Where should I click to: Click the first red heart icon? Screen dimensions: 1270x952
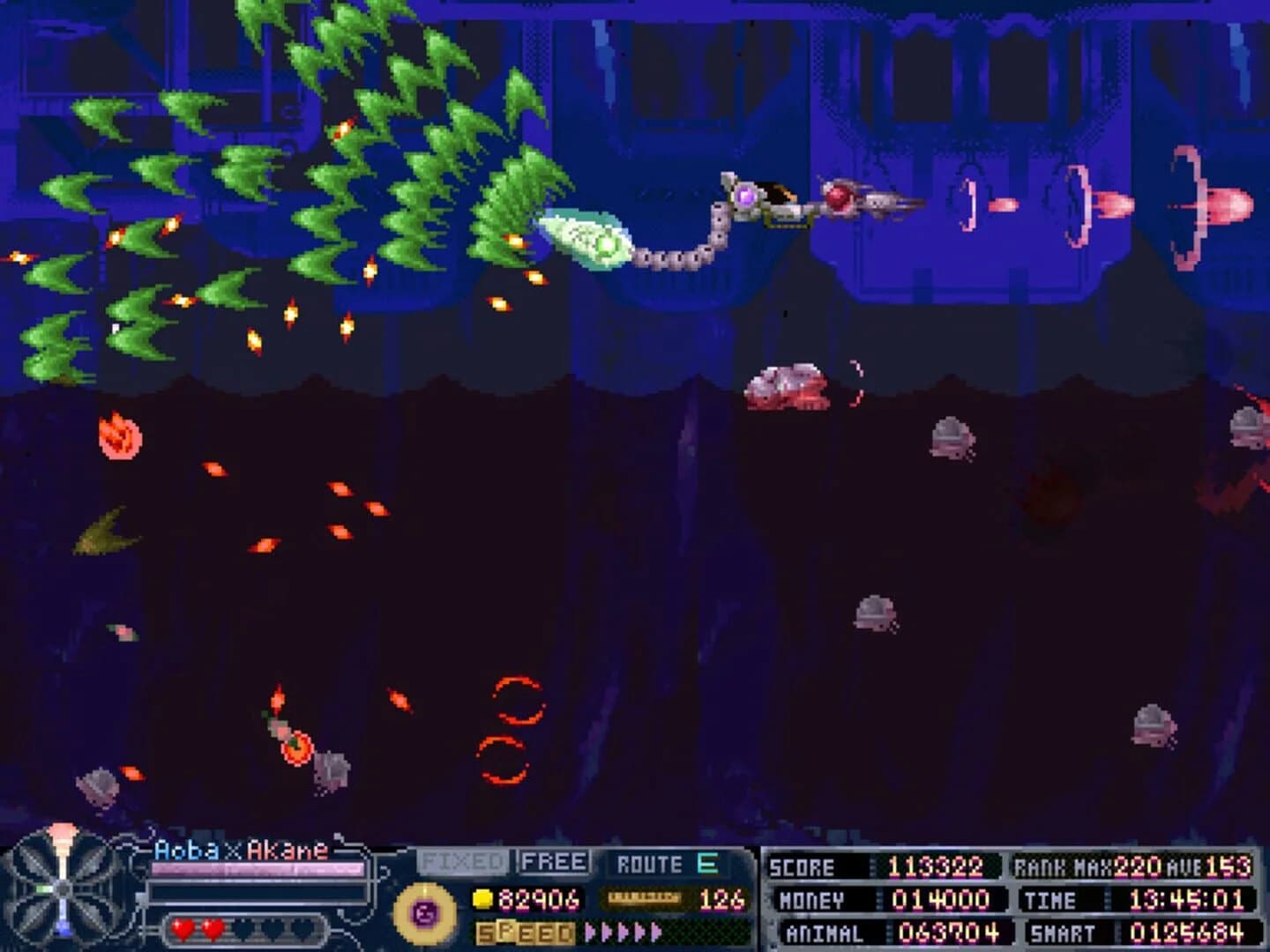[x=182, y=926]
